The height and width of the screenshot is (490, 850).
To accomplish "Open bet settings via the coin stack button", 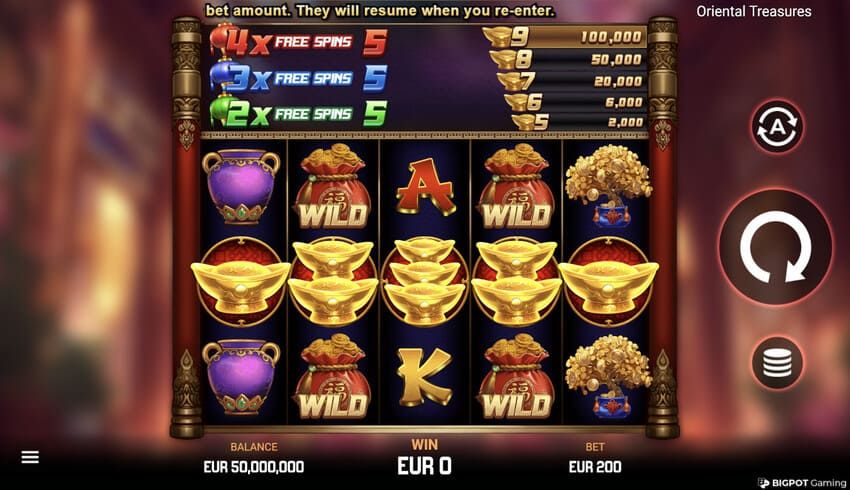I will click(777, 364).
